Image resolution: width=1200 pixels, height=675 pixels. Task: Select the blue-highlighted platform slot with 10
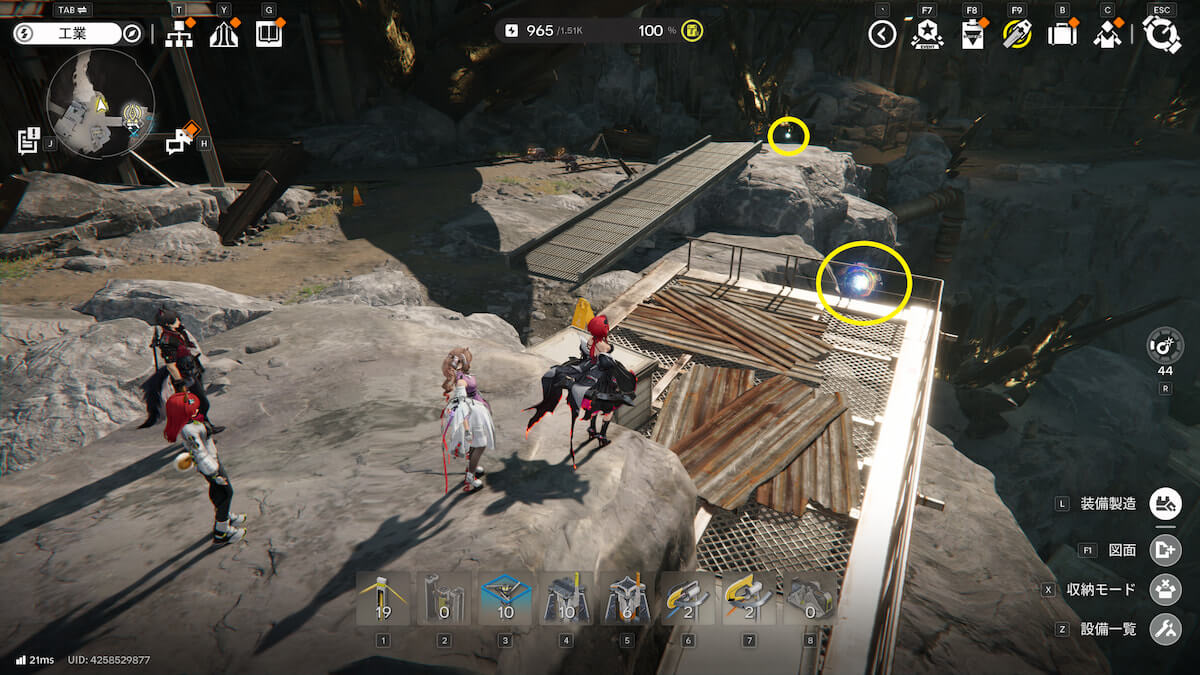click(504, 598)
